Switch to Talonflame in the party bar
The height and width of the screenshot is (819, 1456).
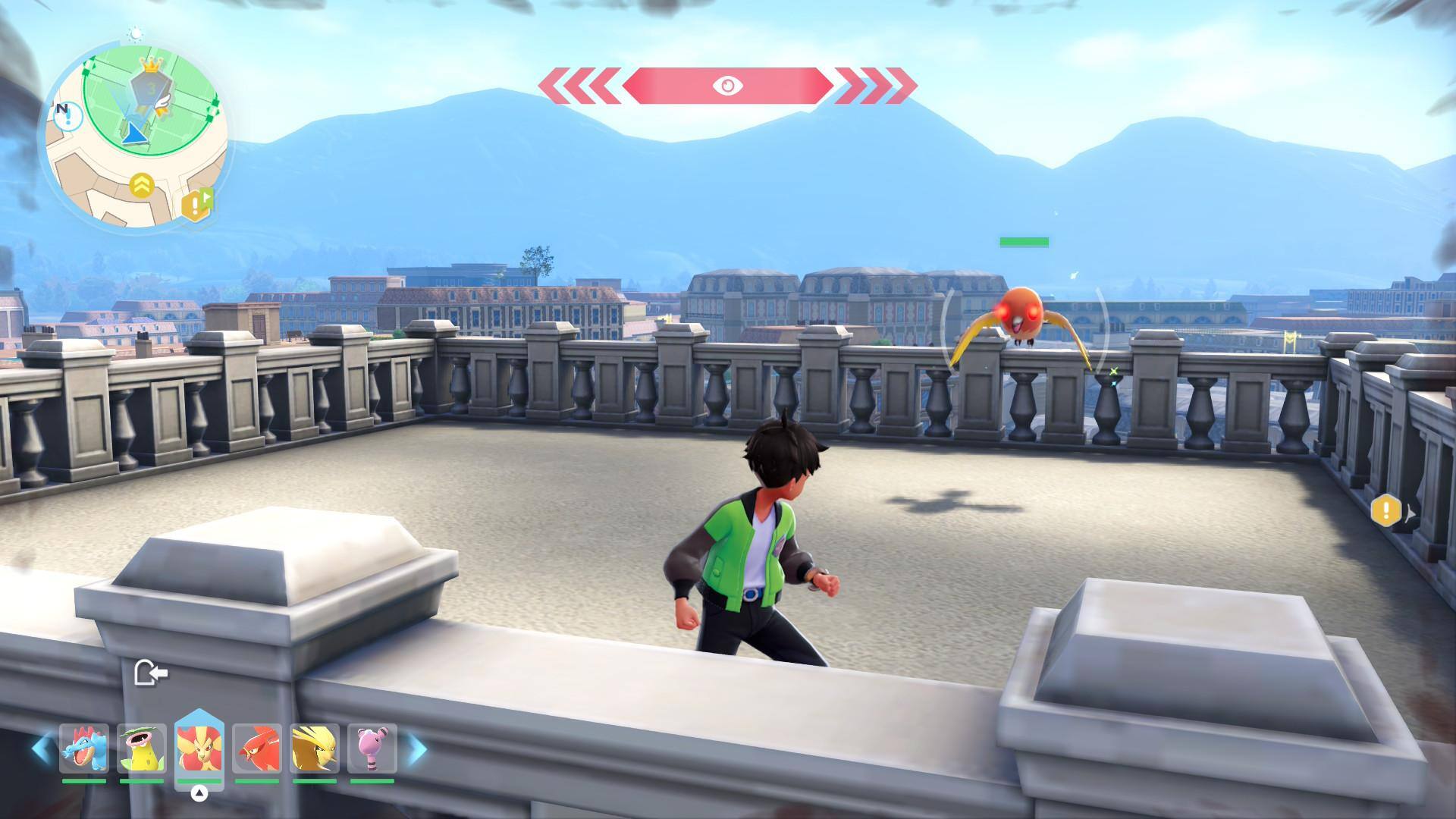[x=256, y=748]
